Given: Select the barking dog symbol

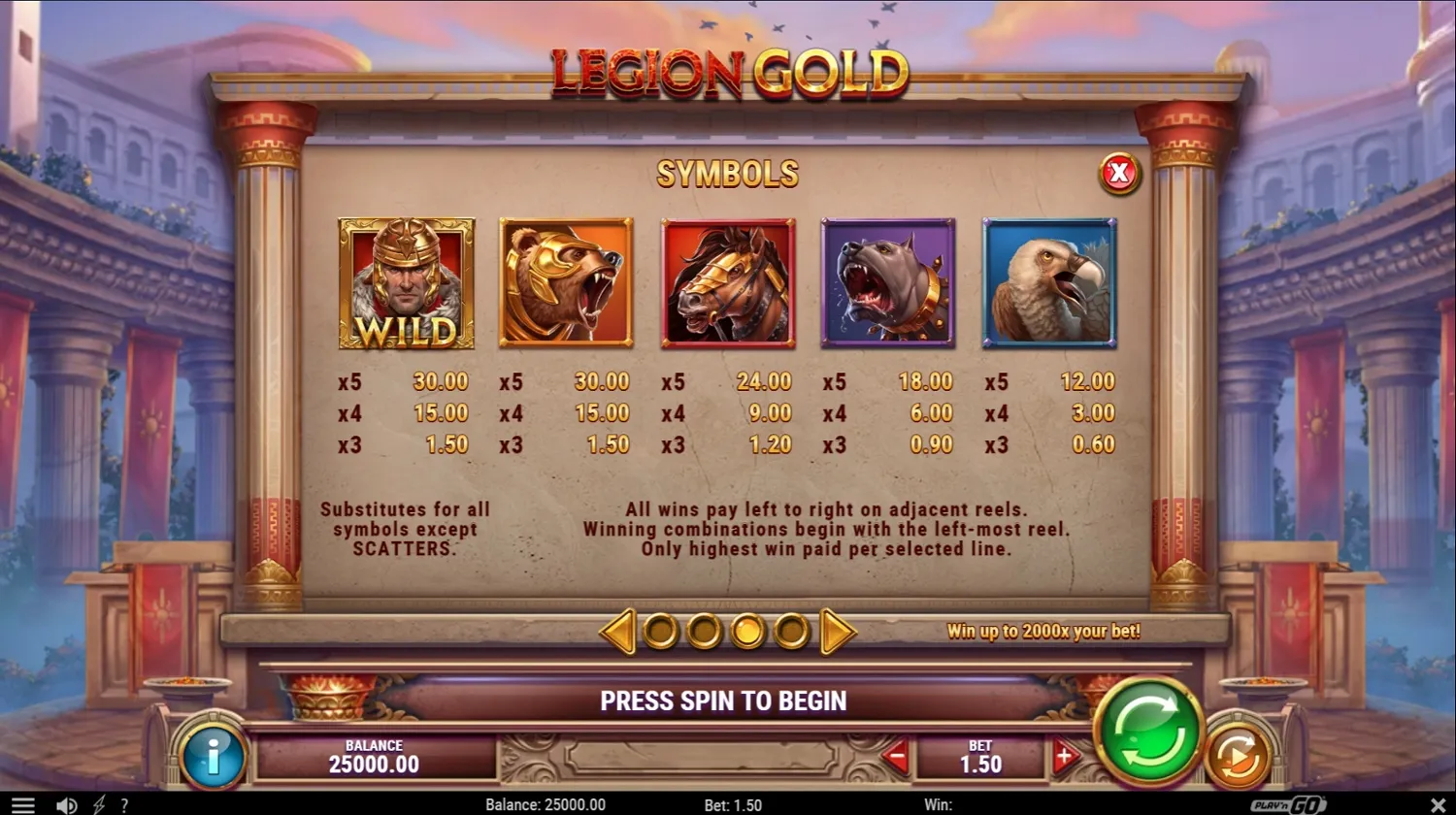Looking at the screenshot, I should click(x=888, y=283).
